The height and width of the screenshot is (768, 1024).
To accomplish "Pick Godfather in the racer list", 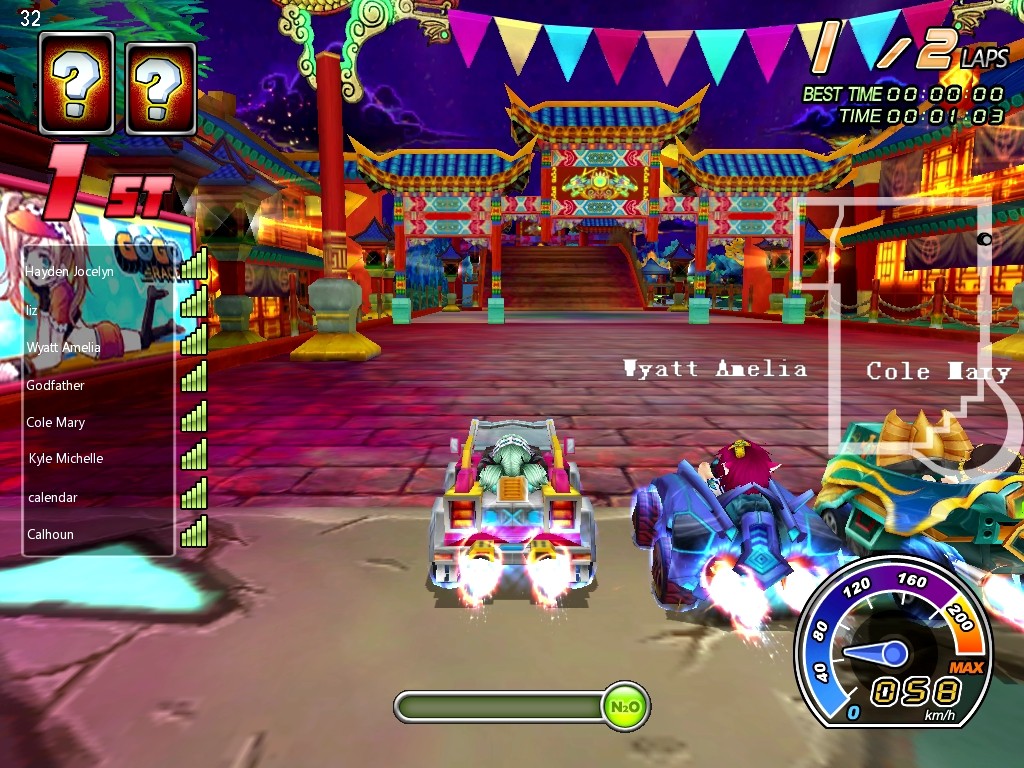I will pyautogui.click(x=55, y=385).
